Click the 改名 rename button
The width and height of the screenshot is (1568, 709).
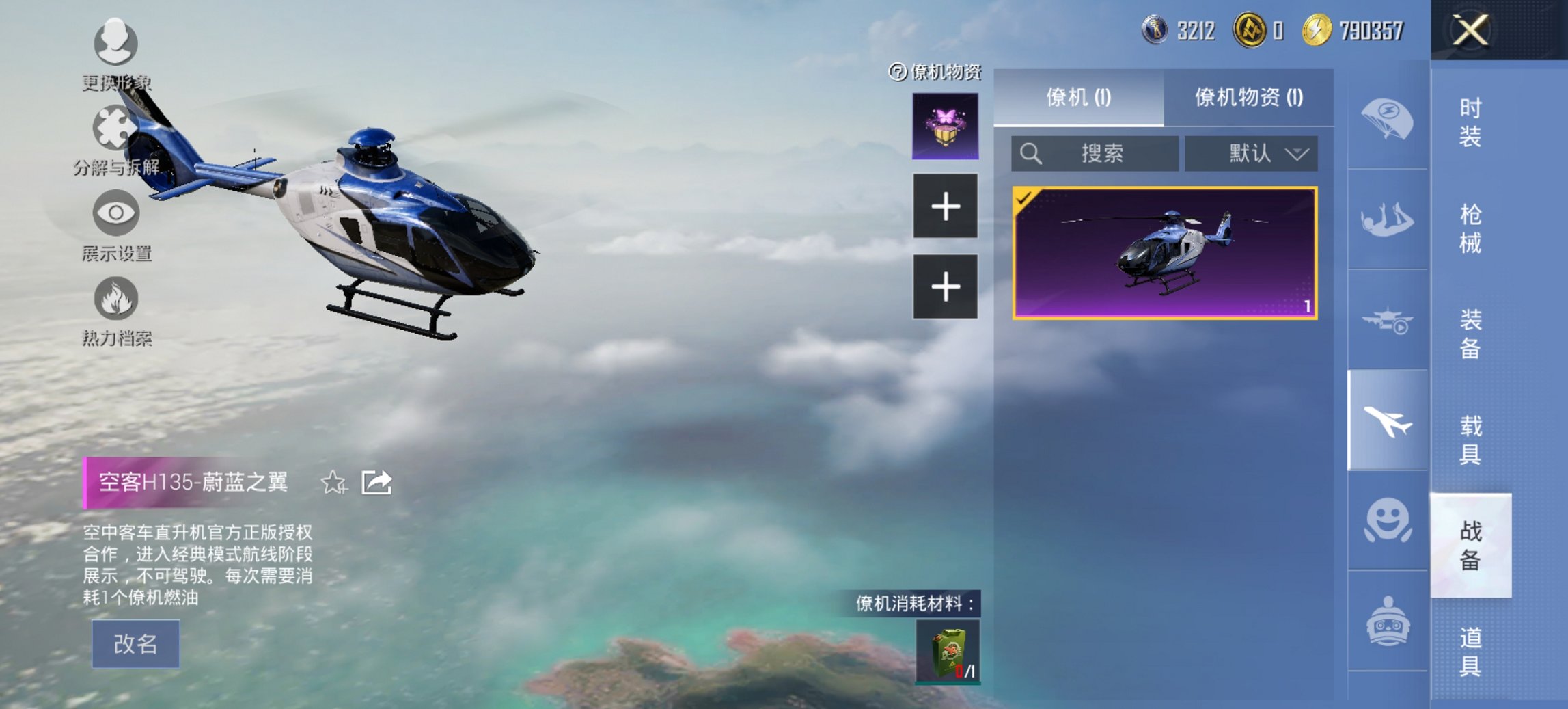click(x=134, y=643)
